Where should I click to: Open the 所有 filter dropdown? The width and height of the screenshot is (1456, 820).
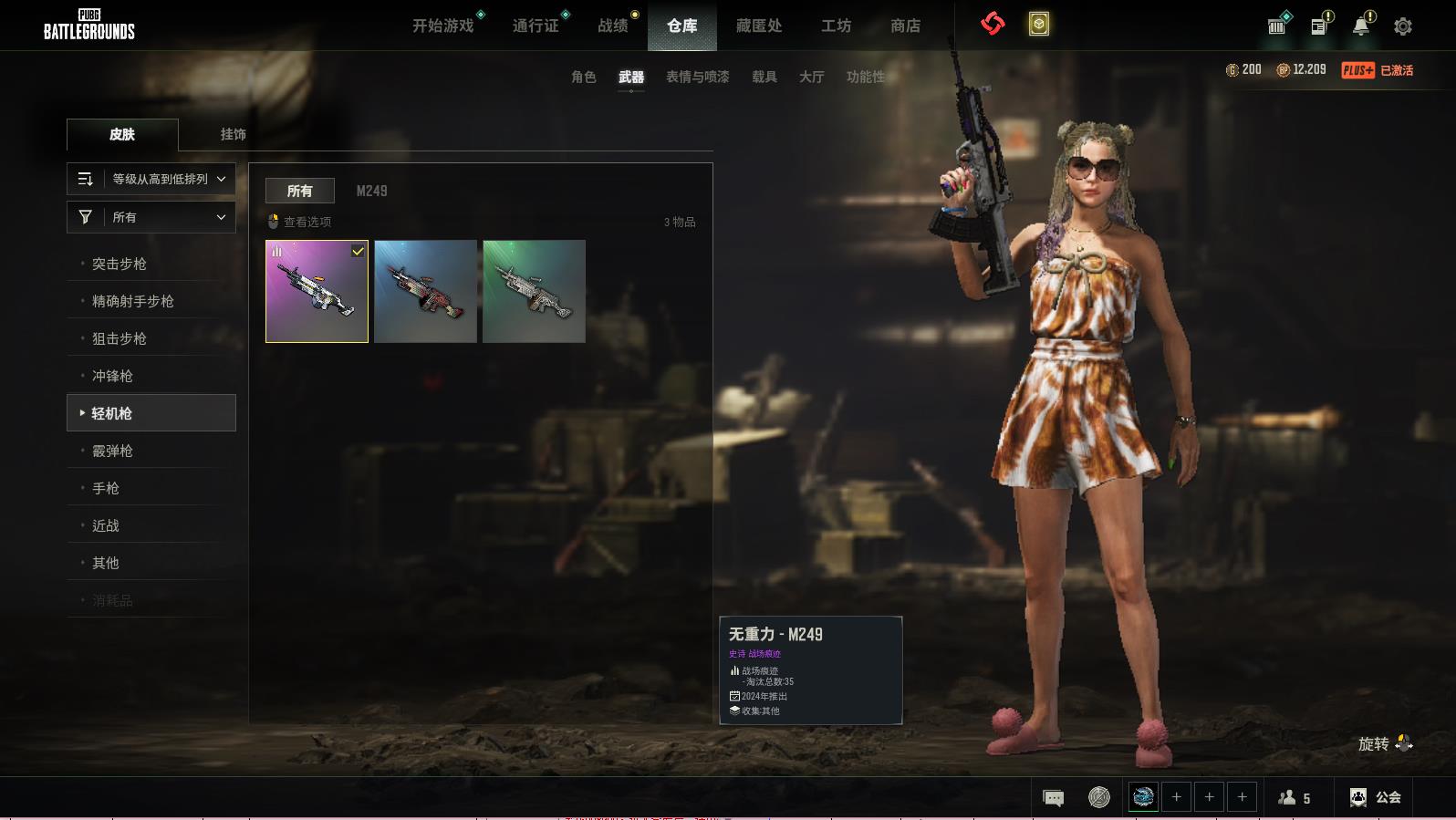point(151,217)
